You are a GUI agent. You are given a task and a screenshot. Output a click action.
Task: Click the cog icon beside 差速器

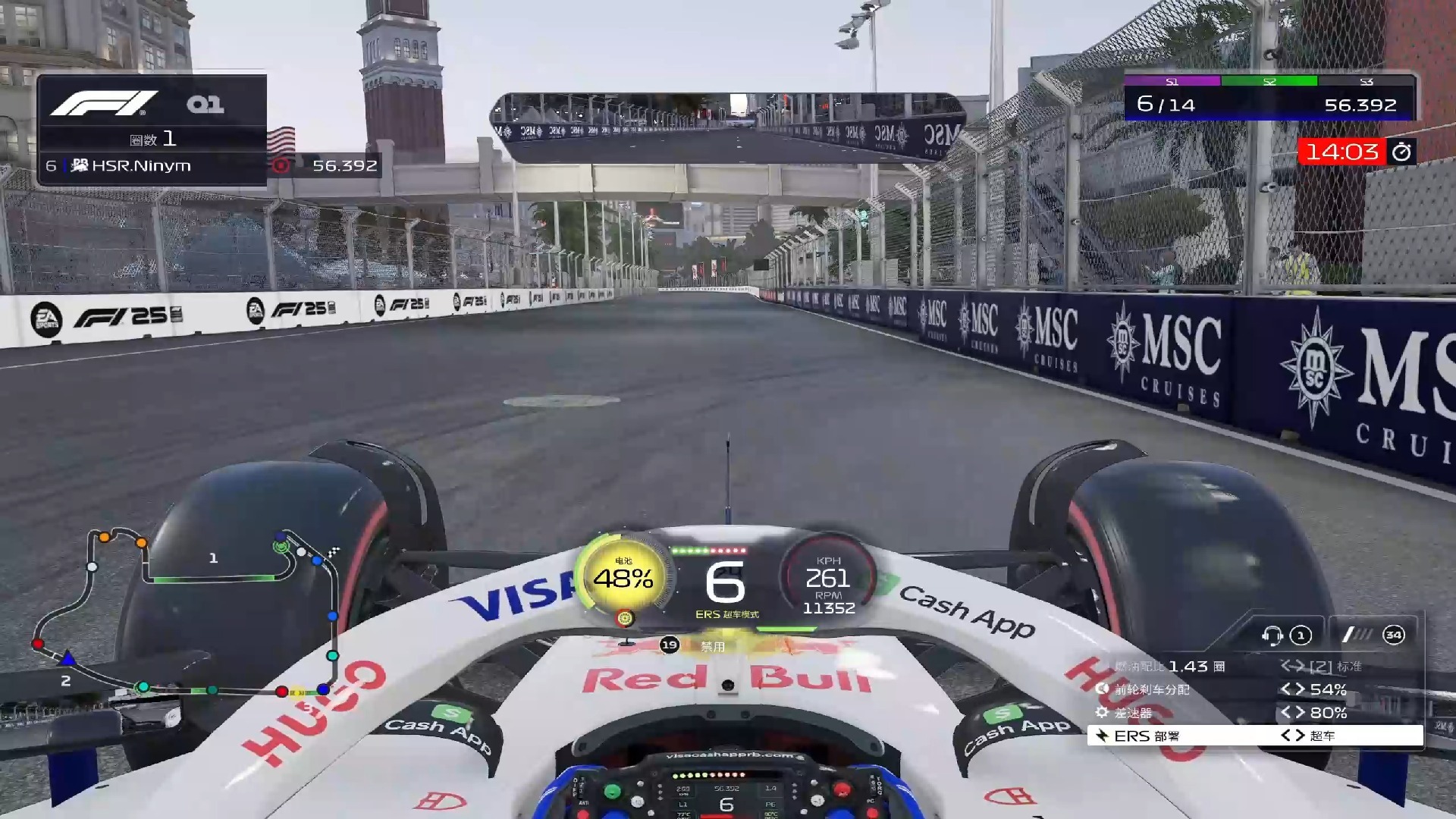[x=1103, y=713]
